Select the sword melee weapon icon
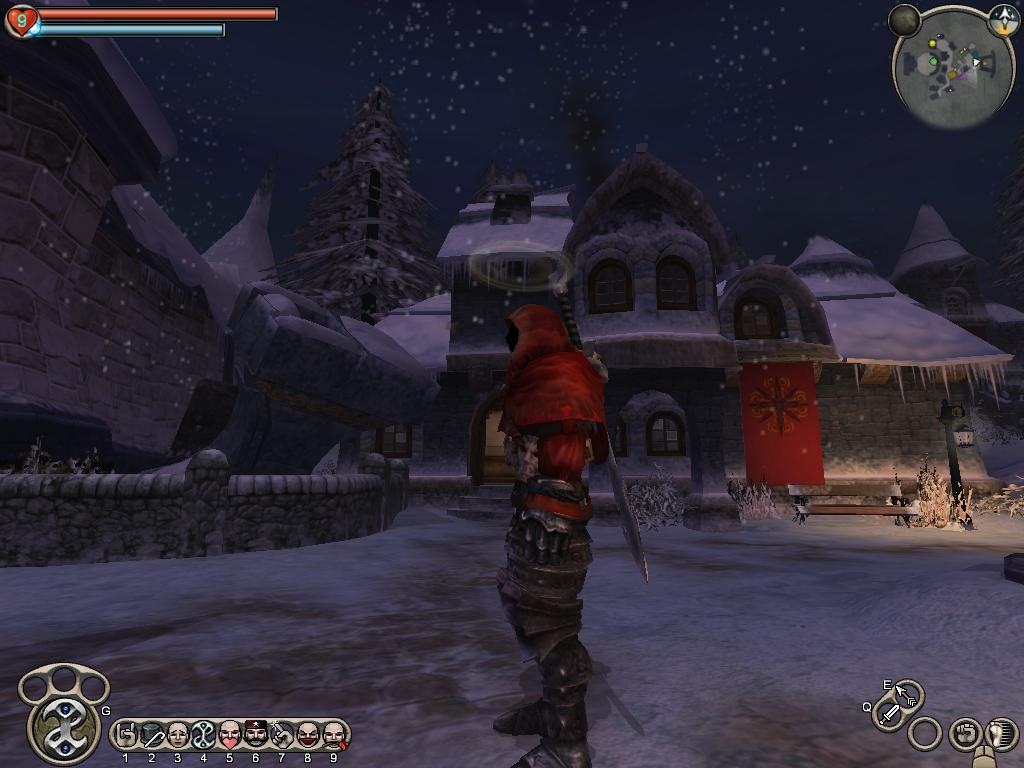 (x=889, y=714)
